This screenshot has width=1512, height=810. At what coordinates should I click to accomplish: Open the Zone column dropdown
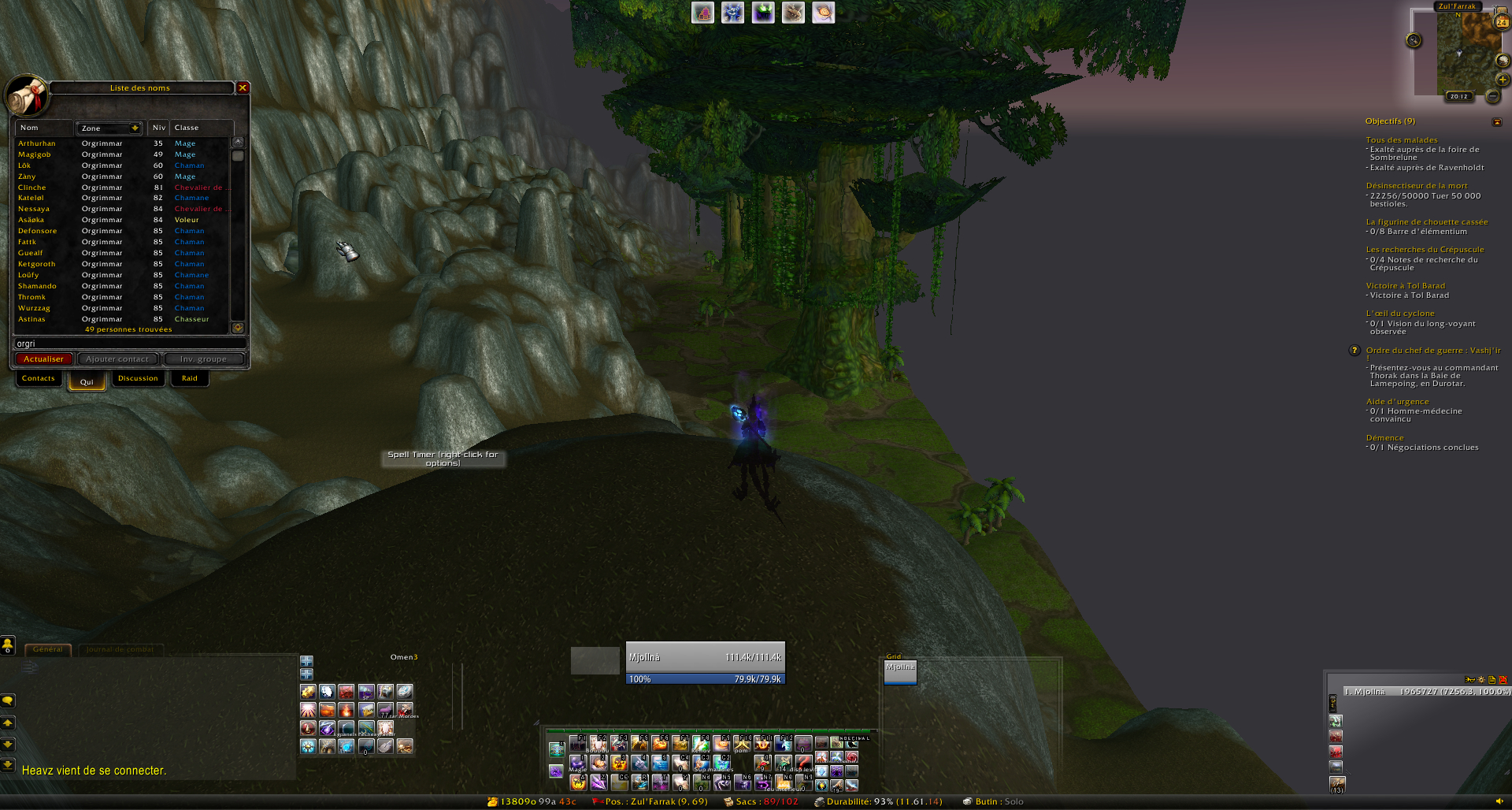[135, 128]
